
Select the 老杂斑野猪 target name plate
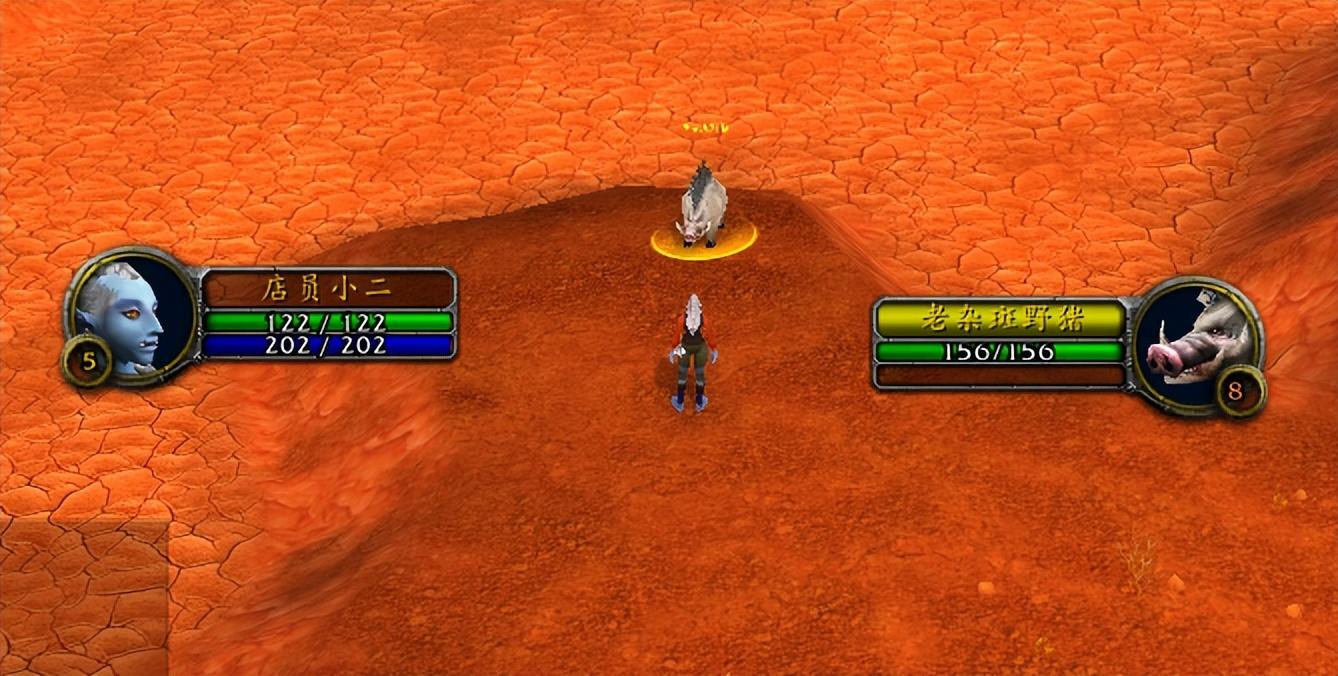click(x=999, y=319)
